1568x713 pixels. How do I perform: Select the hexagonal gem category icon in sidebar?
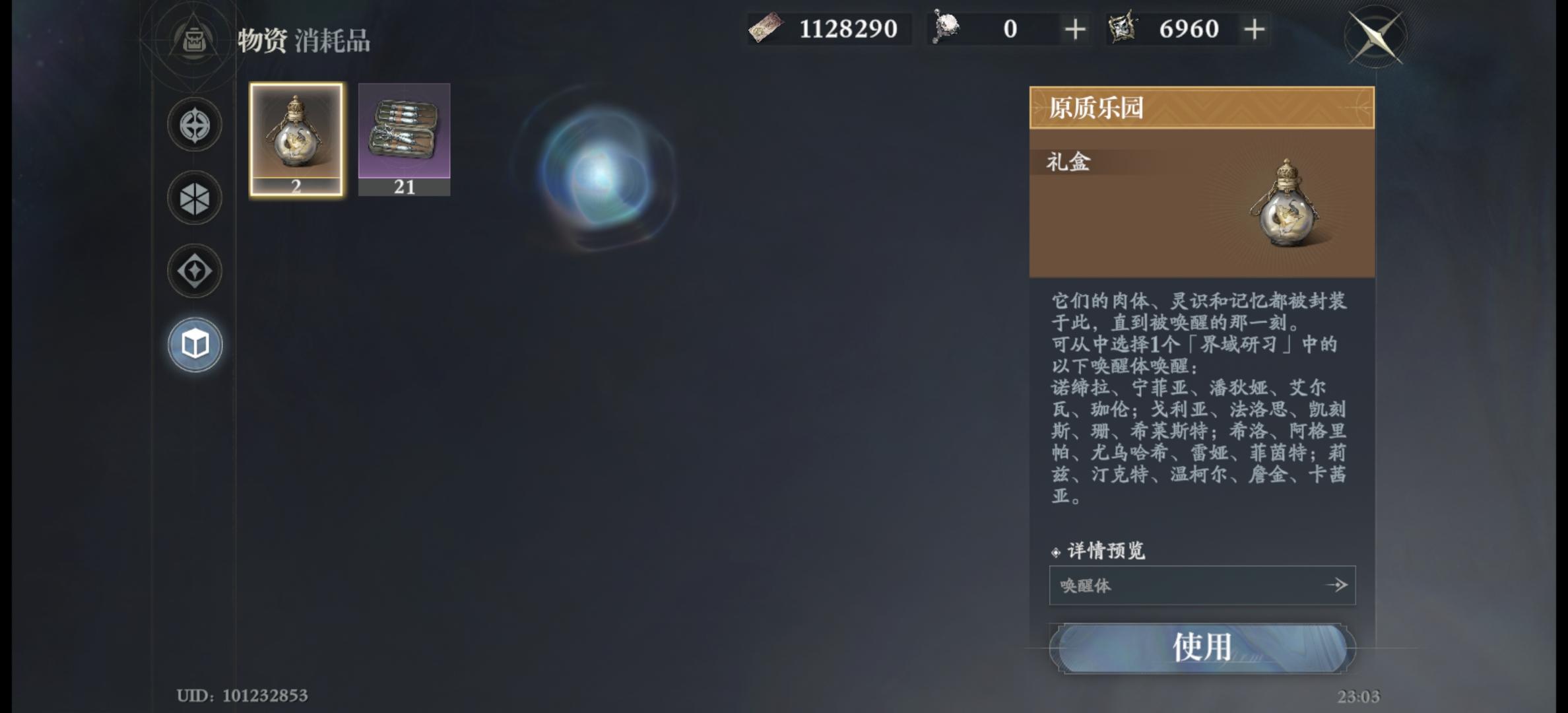coord(193,198)
